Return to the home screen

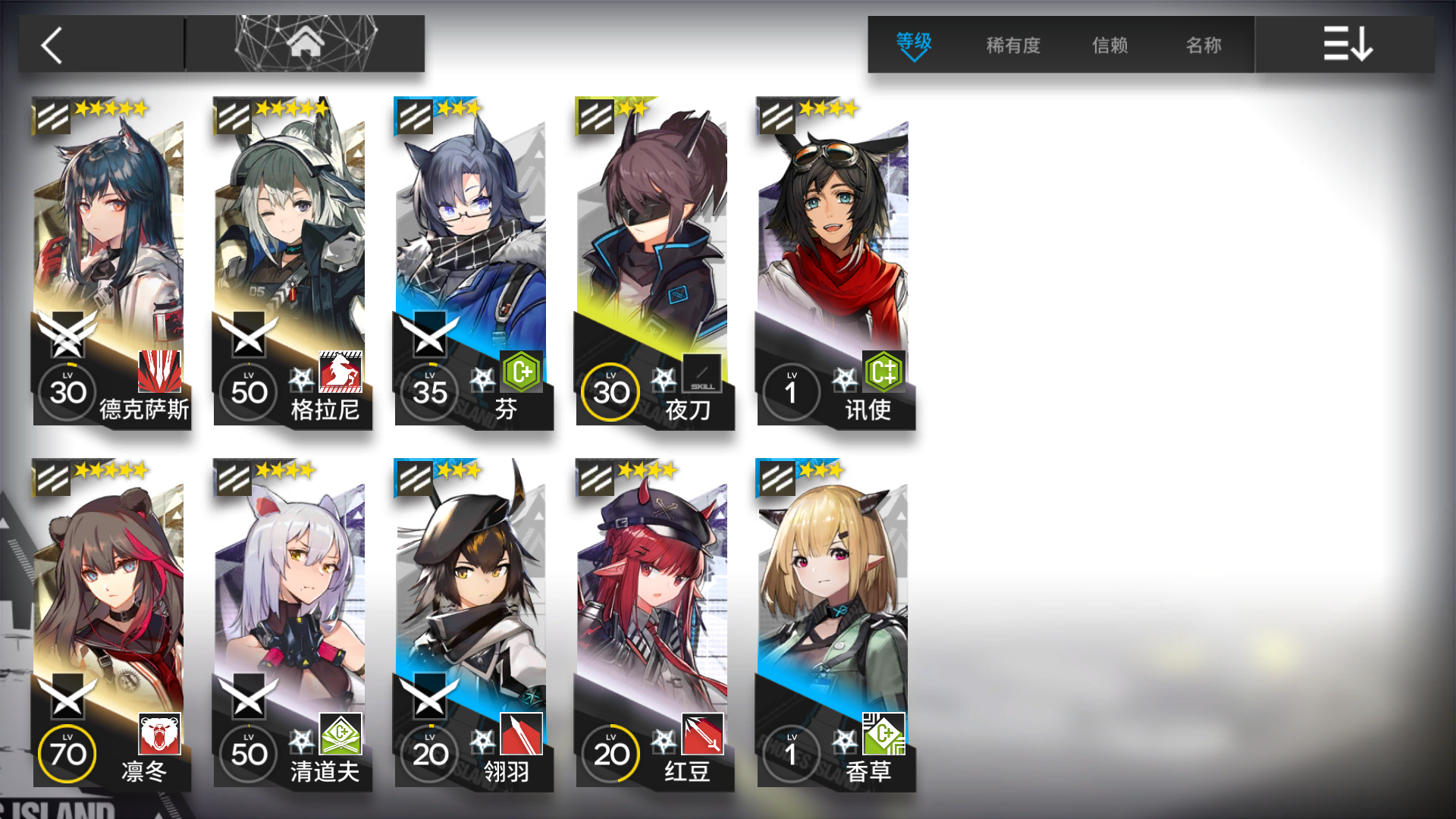(306, 44)
